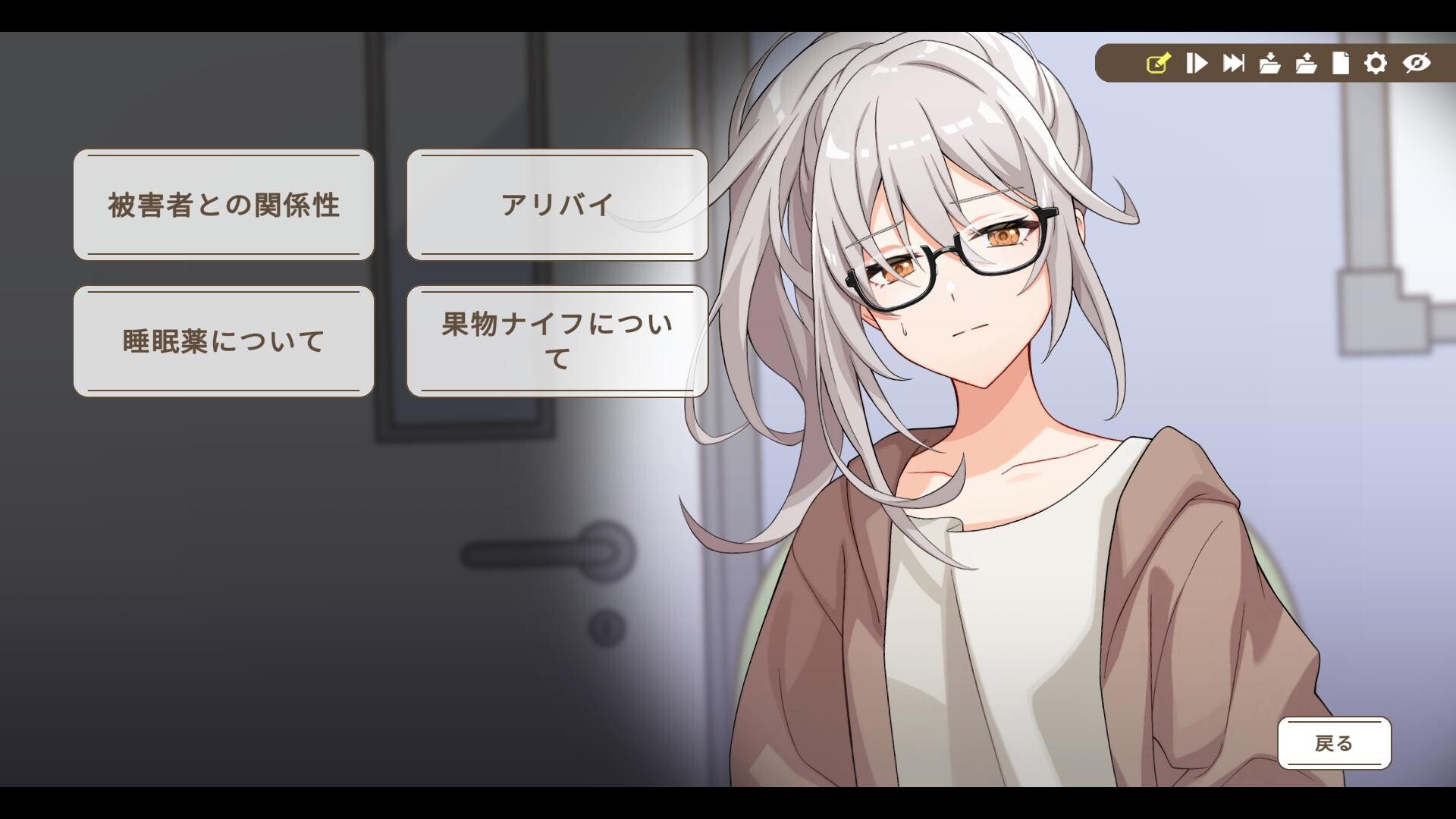The height and width of the screenshot is (819, 1456).
Task: Select the 被害者との関係性 choice
Action: click(x=224, y=203)
